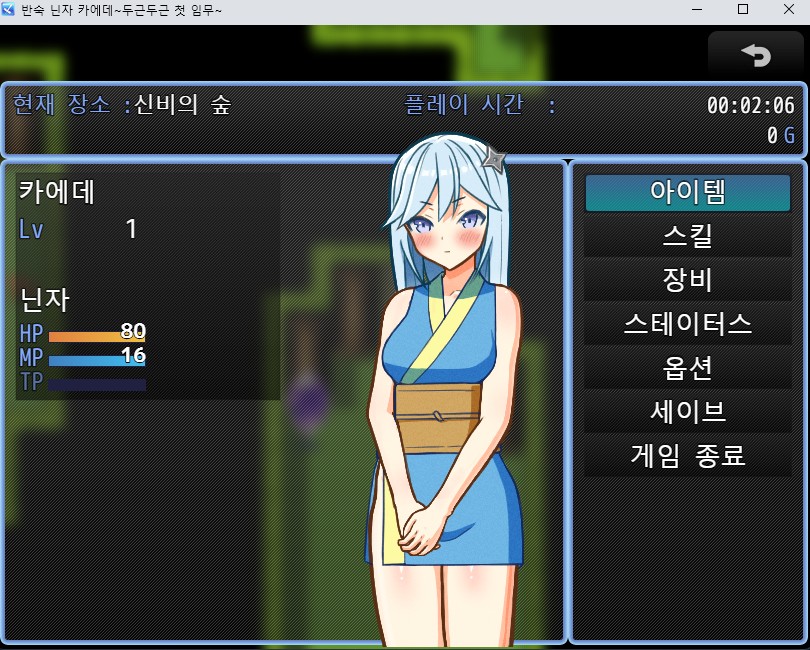Open the 장비 (Equipment) menu
Image resolution: width=810 pixels, height=650 pixels.
687,281
